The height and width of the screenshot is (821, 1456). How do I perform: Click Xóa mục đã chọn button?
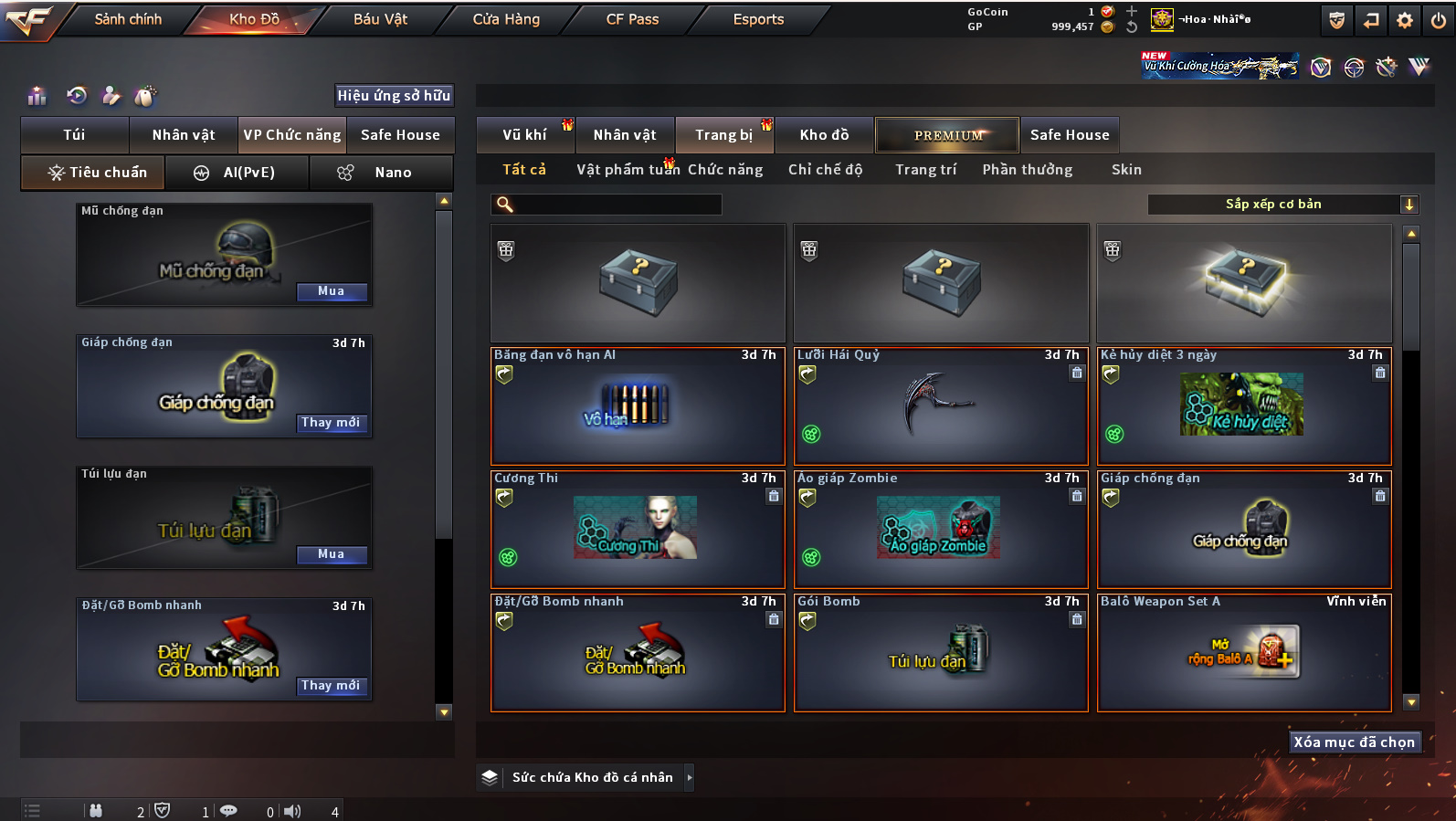coord(1354,742)
